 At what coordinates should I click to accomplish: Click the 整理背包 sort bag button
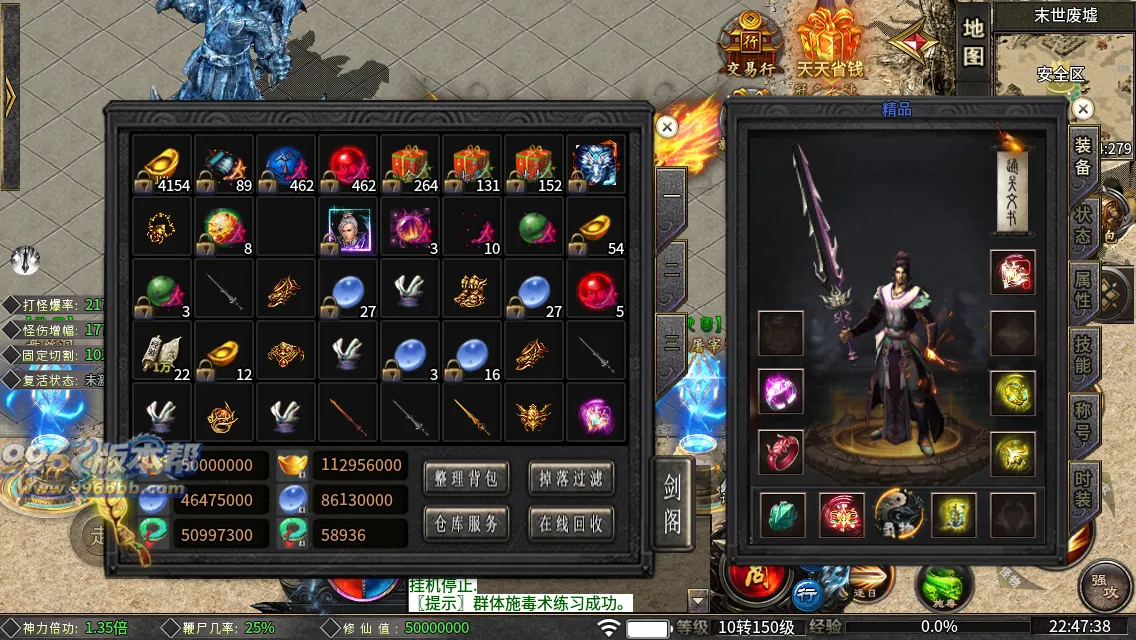465,479
